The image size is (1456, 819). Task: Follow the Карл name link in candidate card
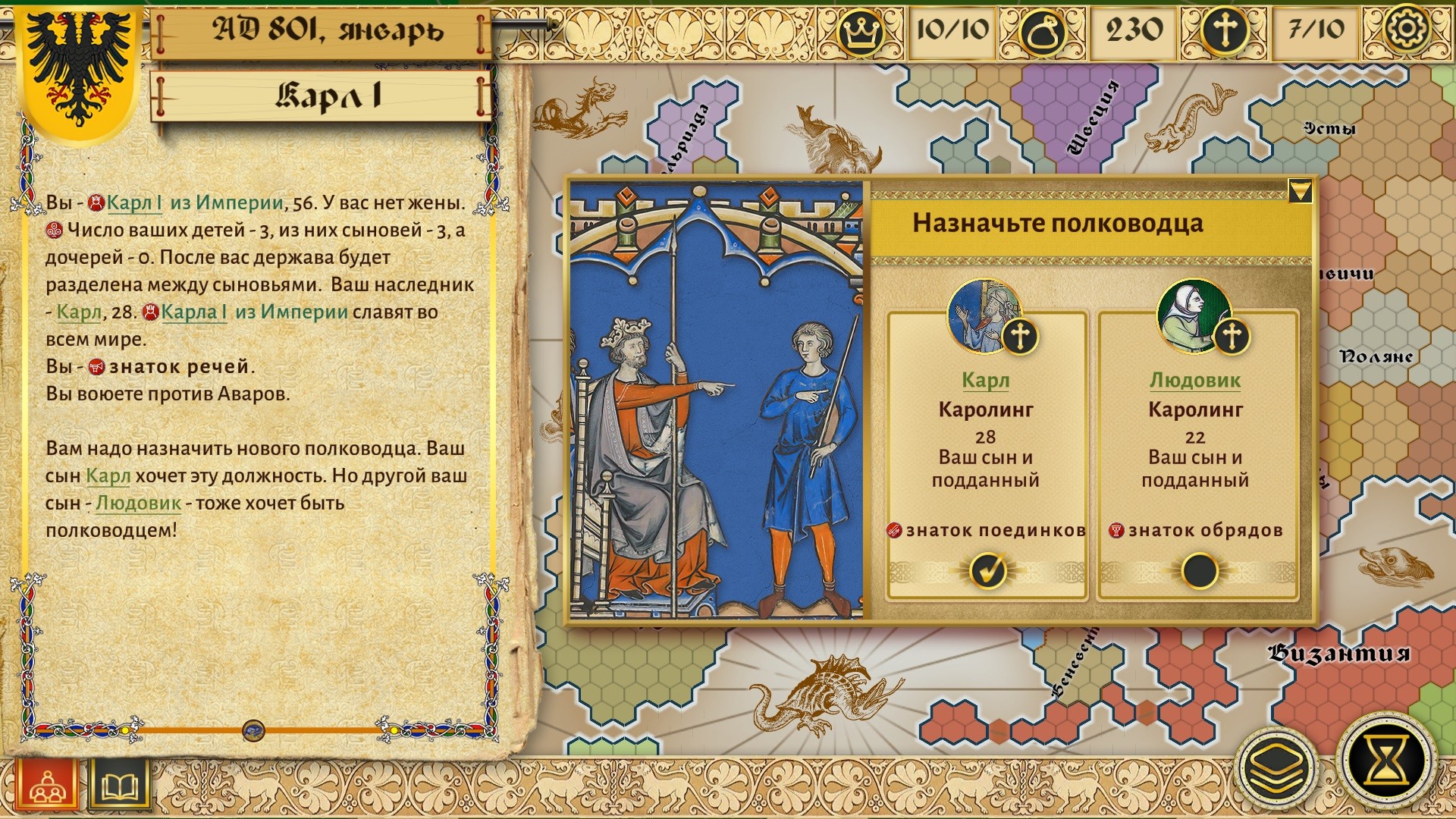pyautogui.click(x=985, y=380)
